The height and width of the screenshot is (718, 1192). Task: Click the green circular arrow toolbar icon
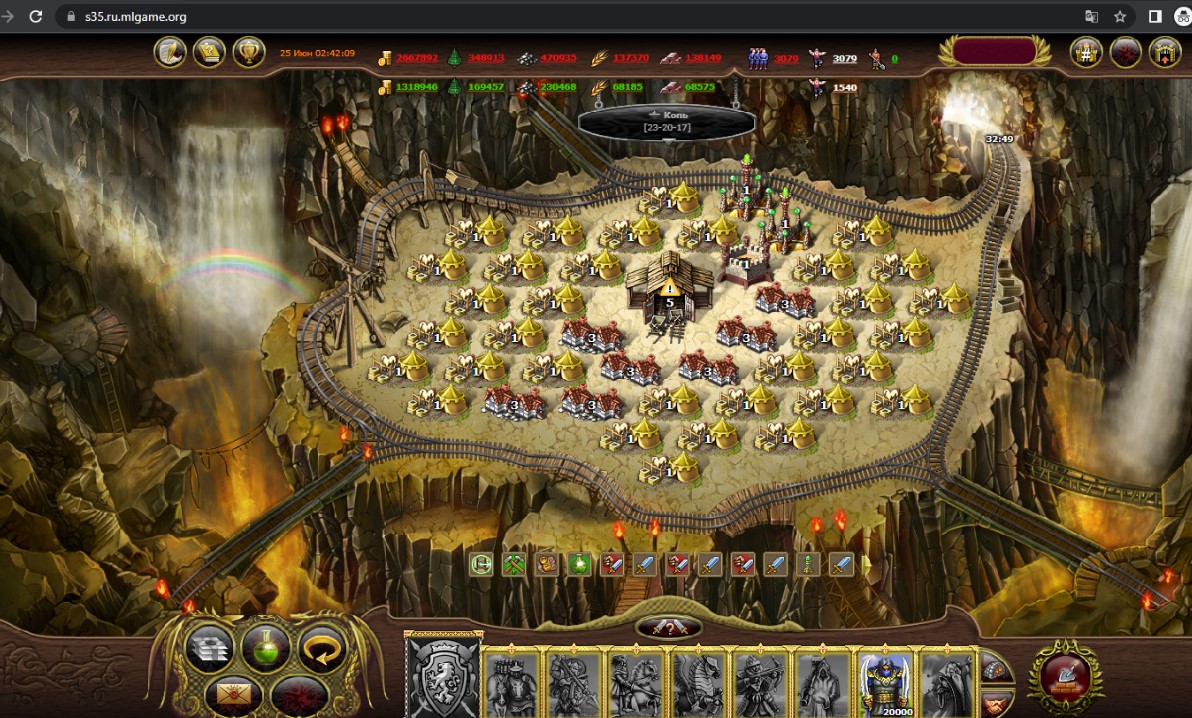coord(482,564)
